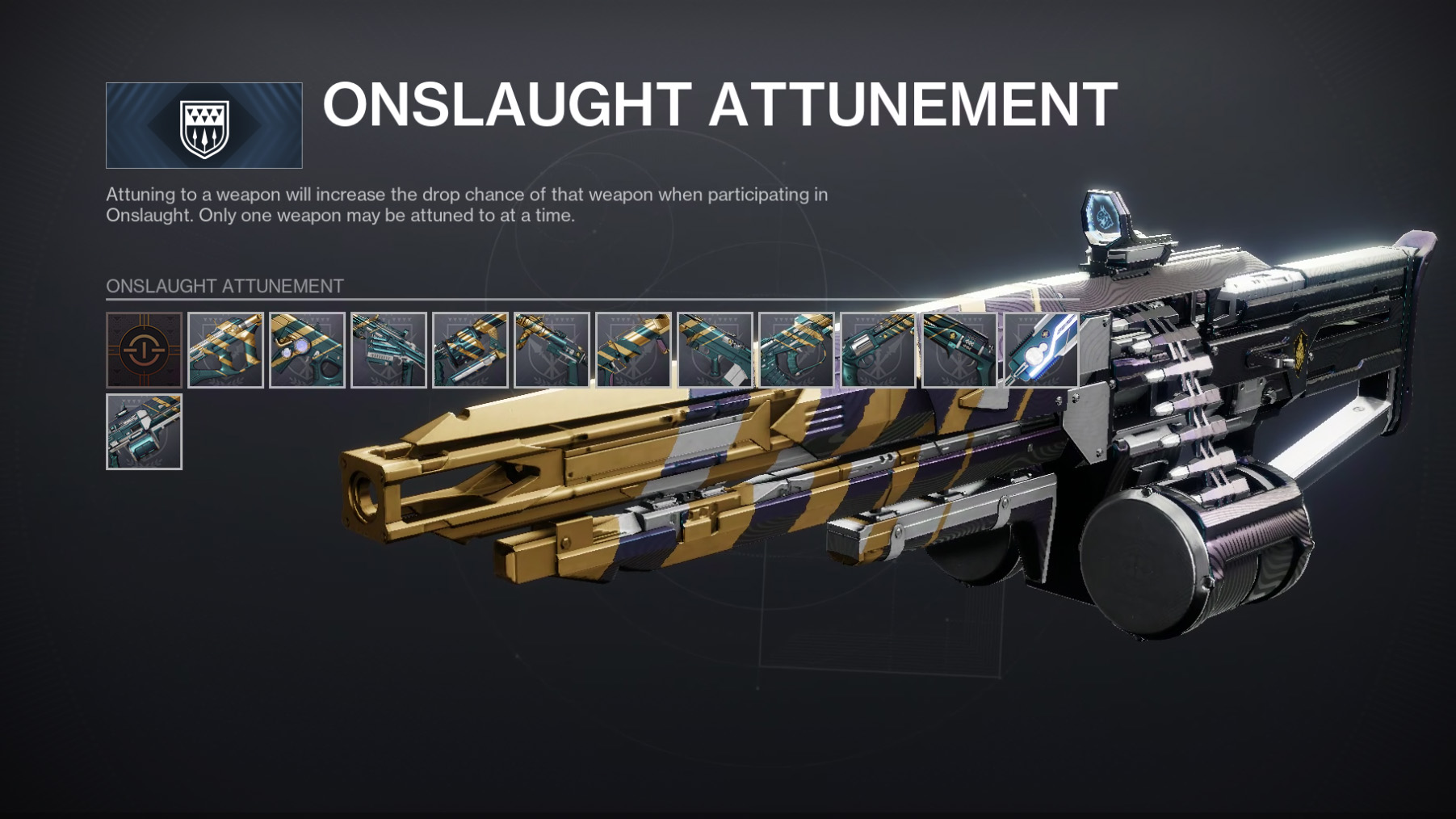This screenshot has width=1456, height=819.
Task: Select the machine gun in the second row
Action: 144,431
